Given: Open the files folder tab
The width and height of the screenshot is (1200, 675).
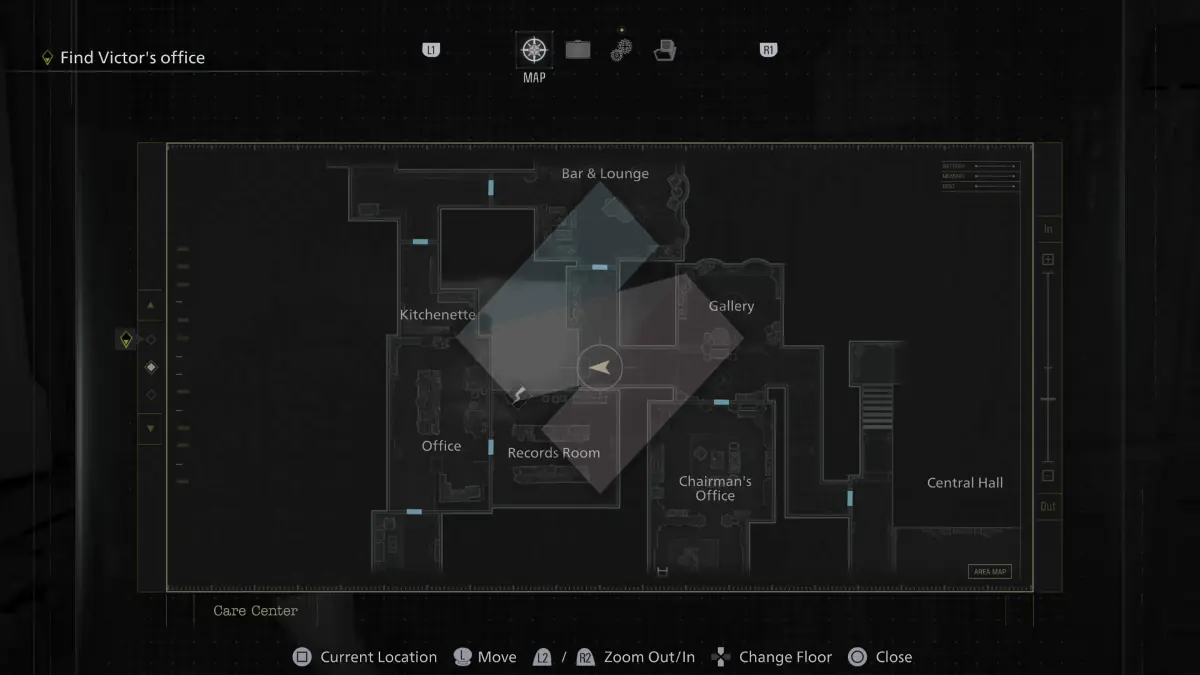Looking at the screenshot, I should [662, 50].
